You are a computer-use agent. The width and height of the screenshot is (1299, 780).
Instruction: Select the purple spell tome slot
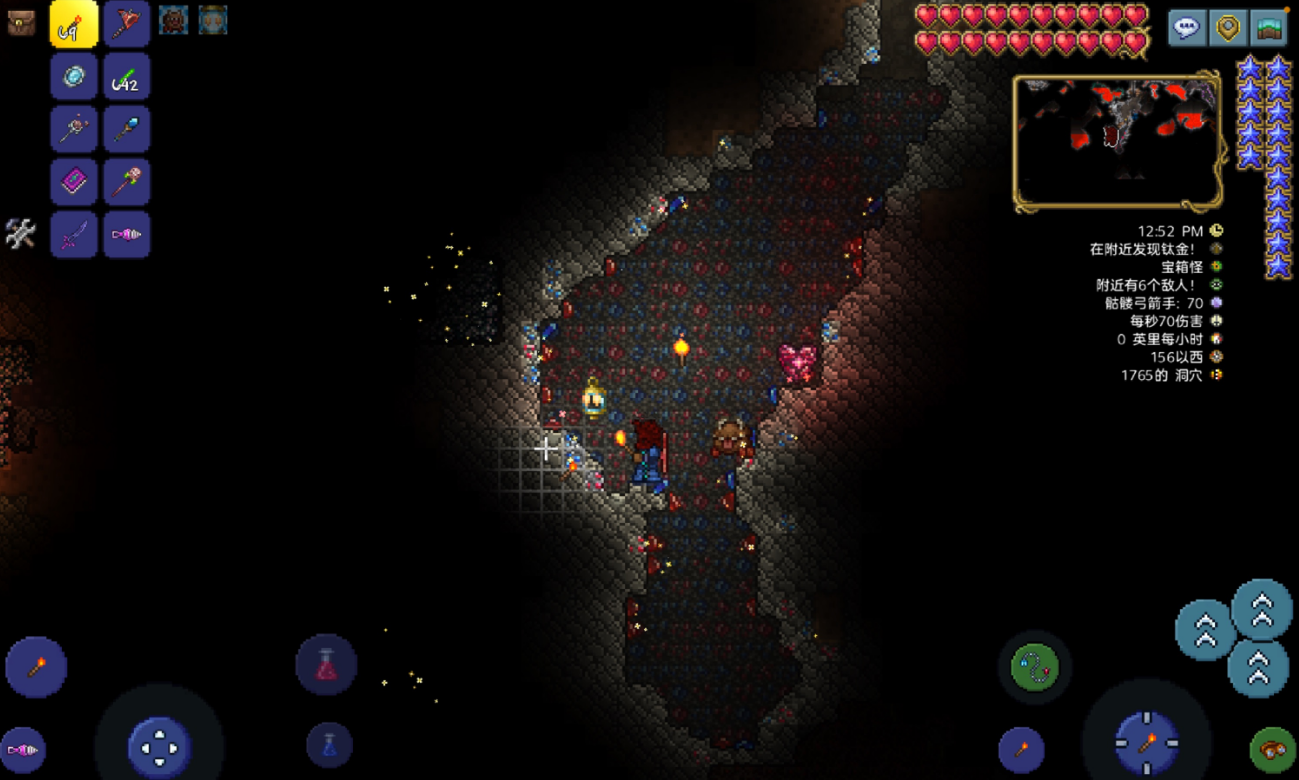point(74,183)
